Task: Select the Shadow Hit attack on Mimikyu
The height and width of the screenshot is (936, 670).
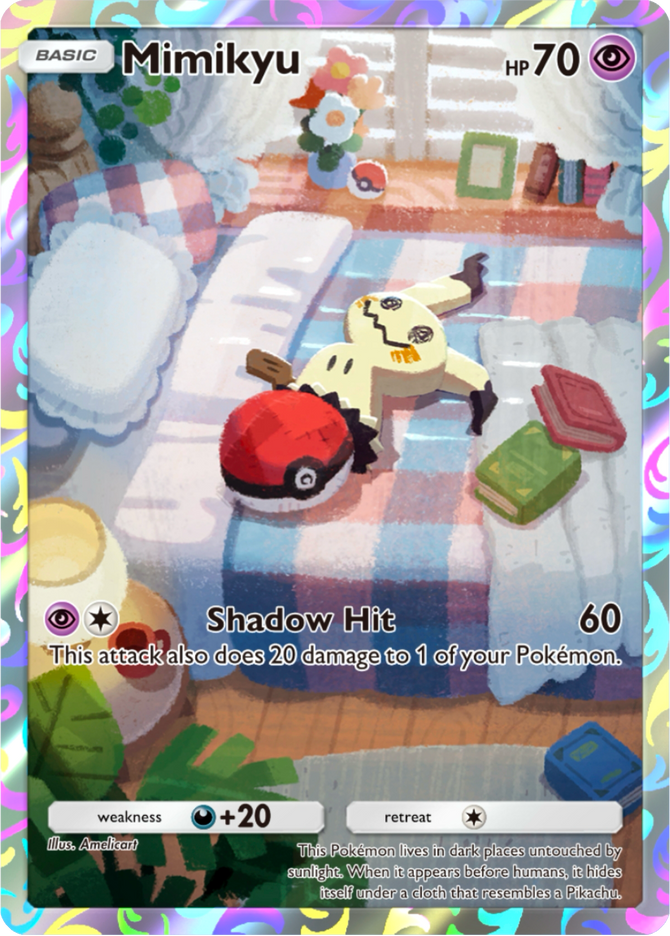Action: 301,620
